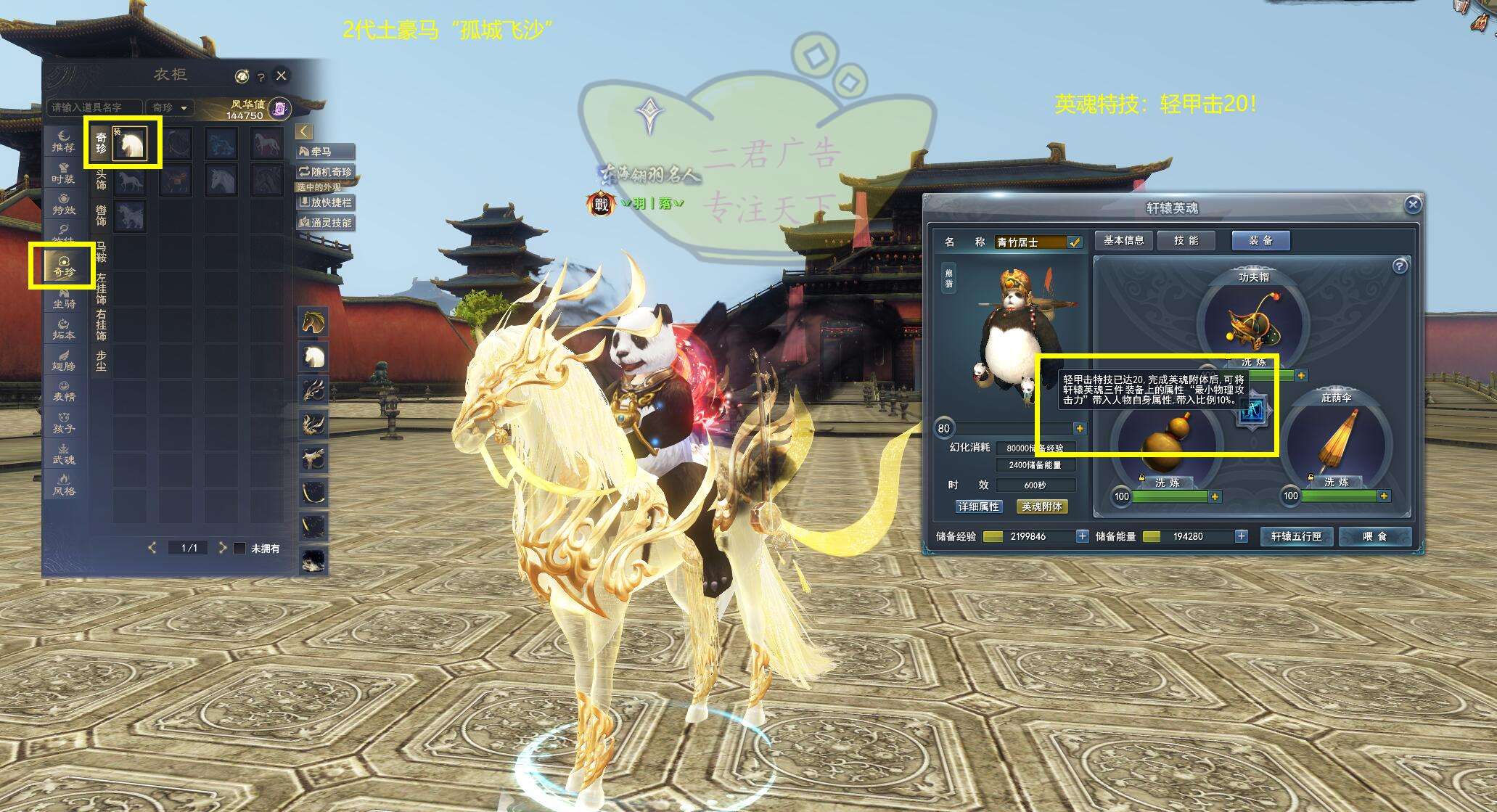Open the 通灵技能 button
This screenshot has width=1497, height=812.
point(326,223)
